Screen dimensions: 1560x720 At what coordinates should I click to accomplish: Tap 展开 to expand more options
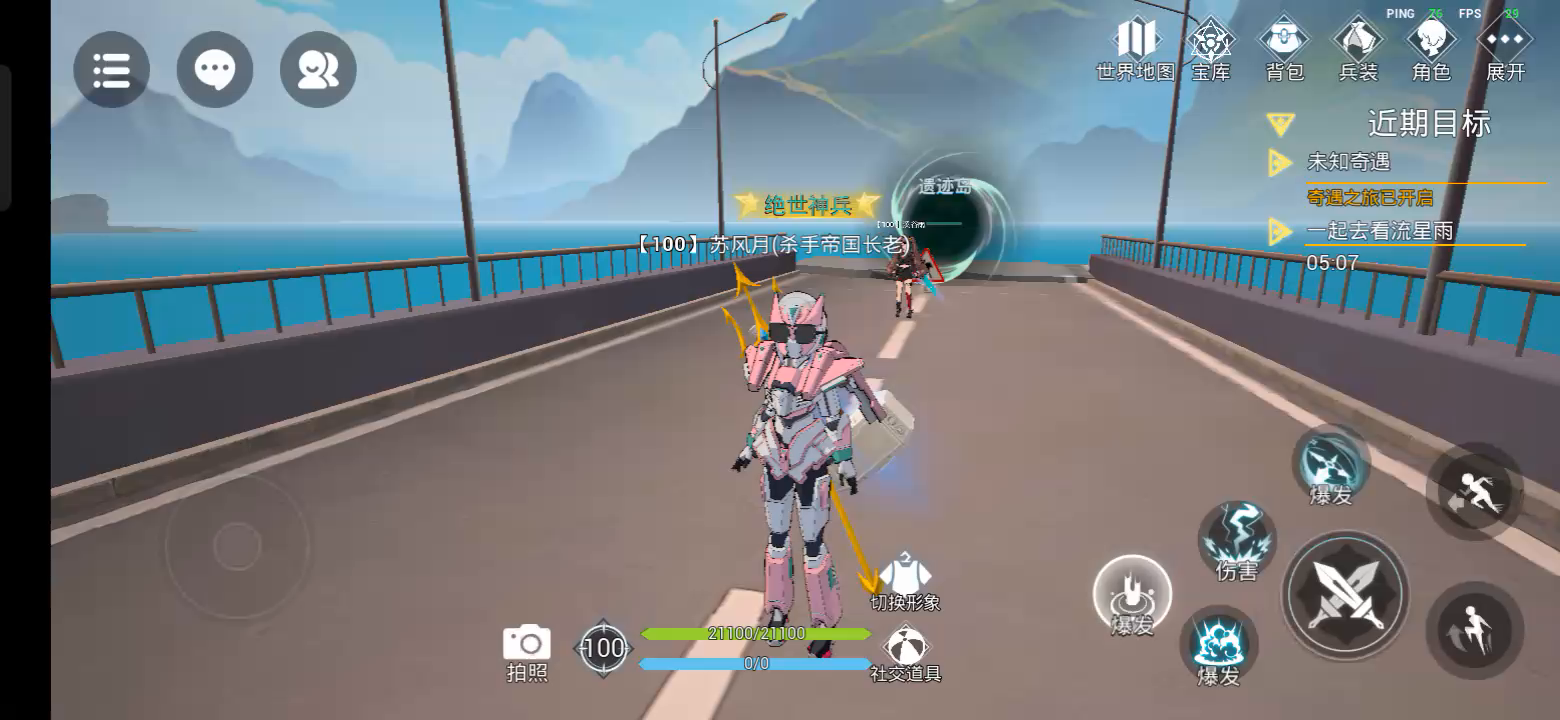[x=1505, y=48]
